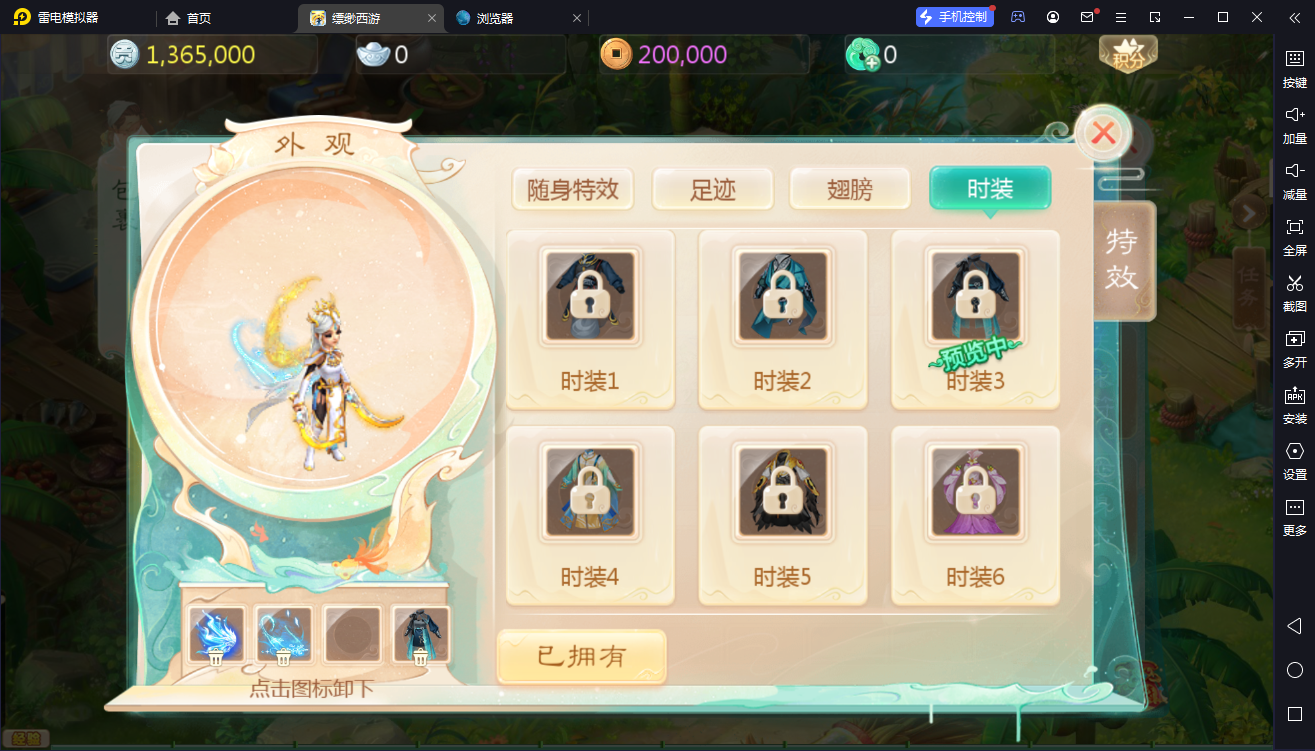Expand the right-side chevron arrow panel

[x=1248, y=213]
